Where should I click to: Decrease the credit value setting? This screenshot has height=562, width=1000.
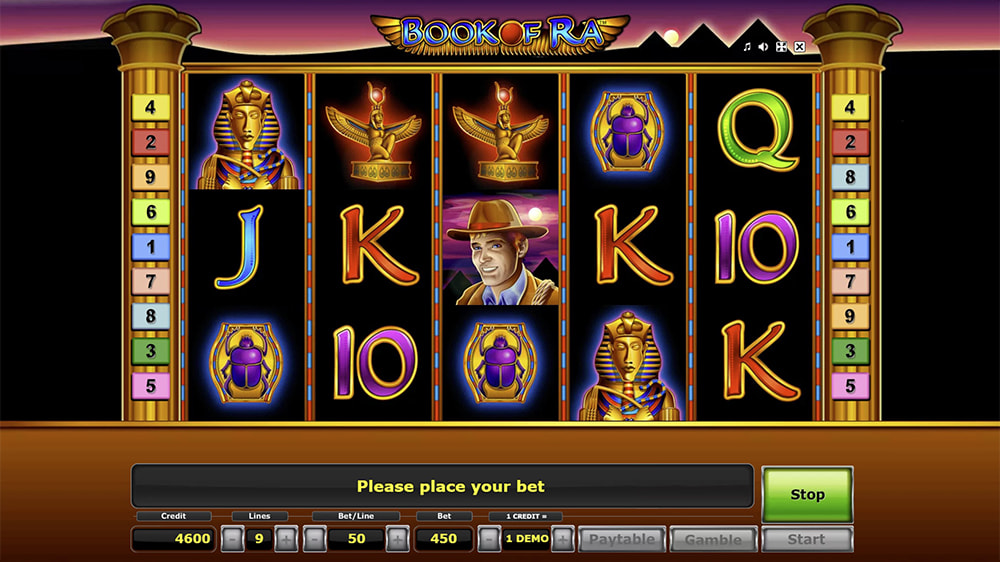(x=489, y=539)
